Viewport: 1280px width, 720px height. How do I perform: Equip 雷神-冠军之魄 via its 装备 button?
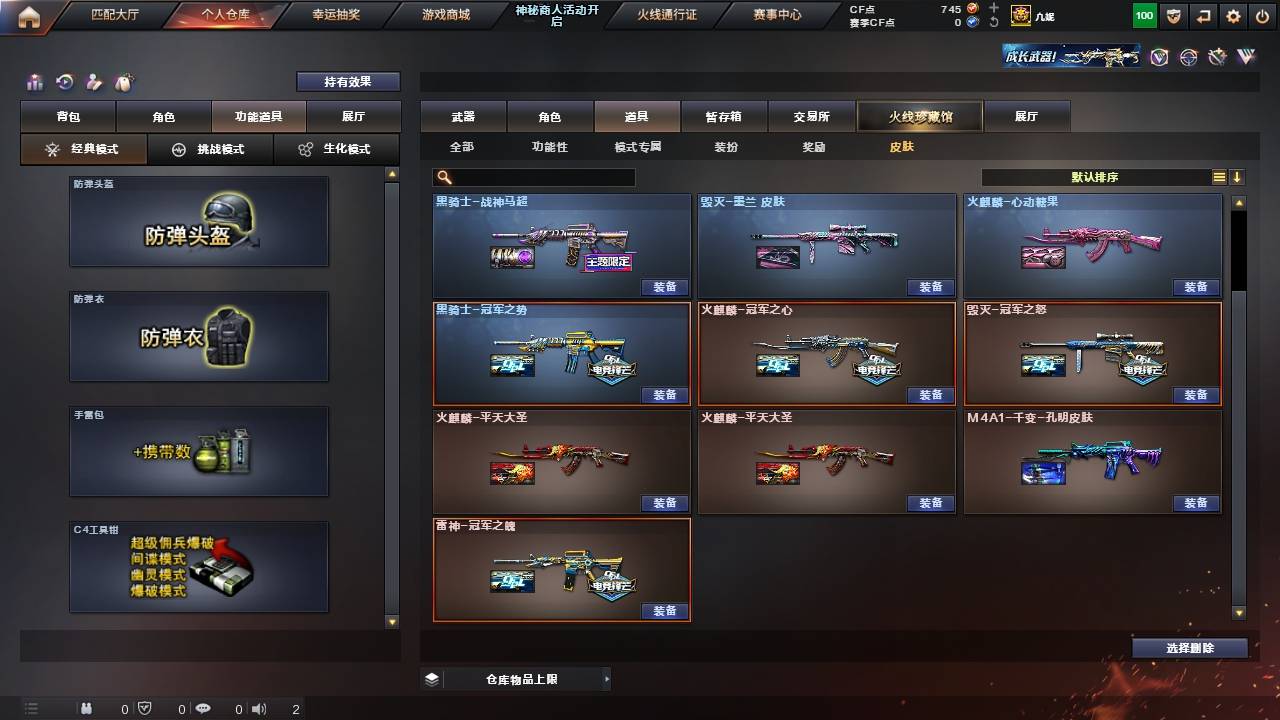click(665, 611)
